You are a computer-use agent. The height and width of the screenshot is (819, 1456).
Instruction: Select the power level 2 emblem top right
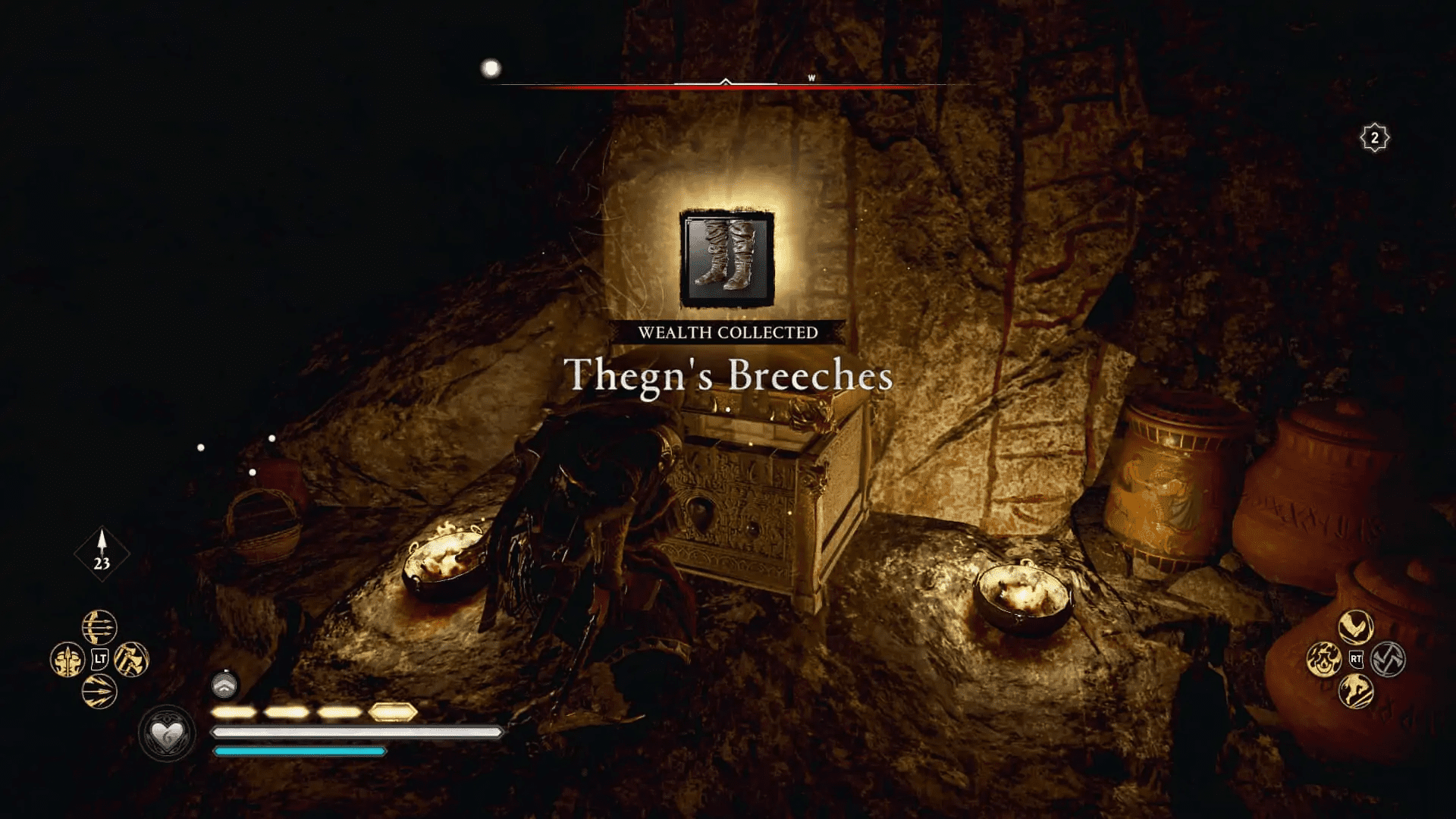pos(1374,137)
